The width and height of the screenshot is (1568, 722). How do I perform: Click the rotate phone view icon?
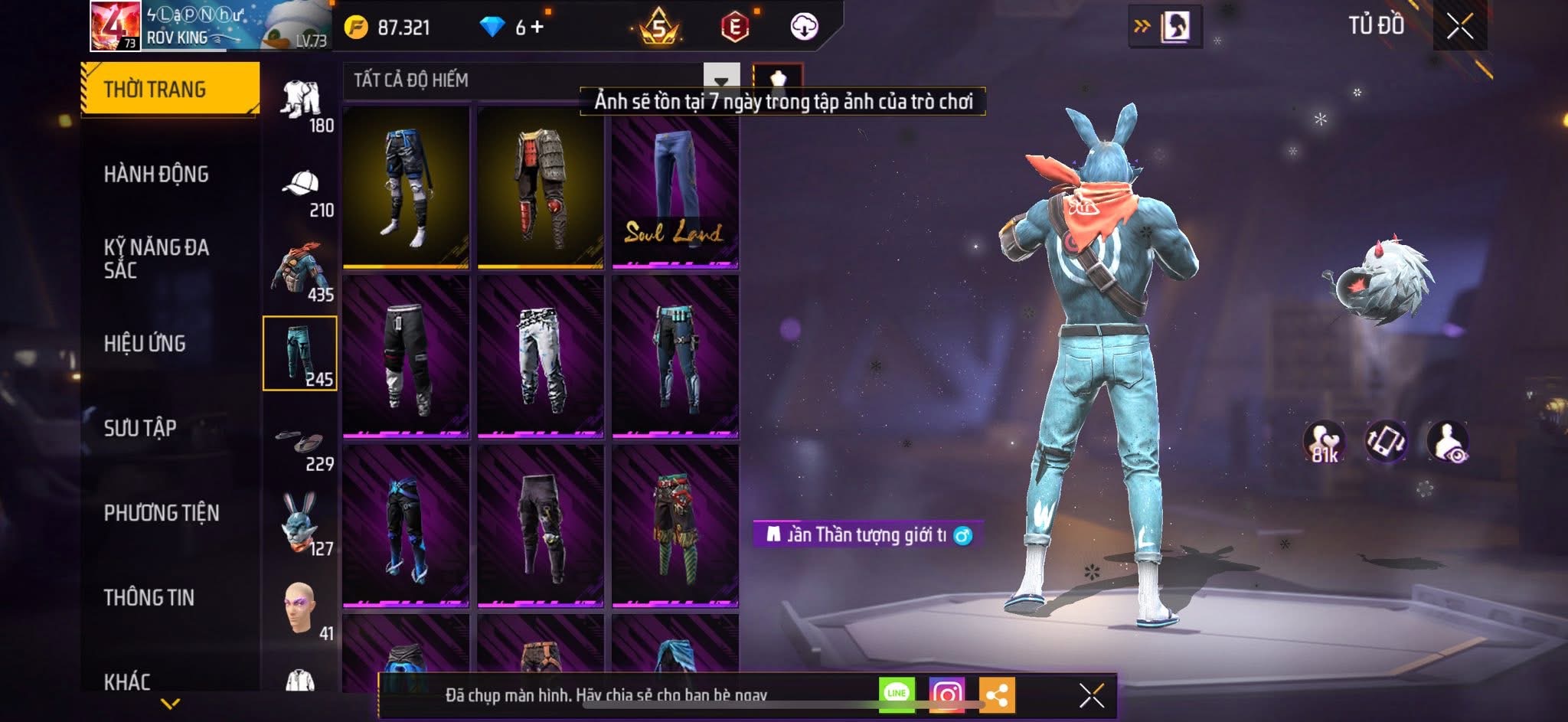coord(1386,442)
